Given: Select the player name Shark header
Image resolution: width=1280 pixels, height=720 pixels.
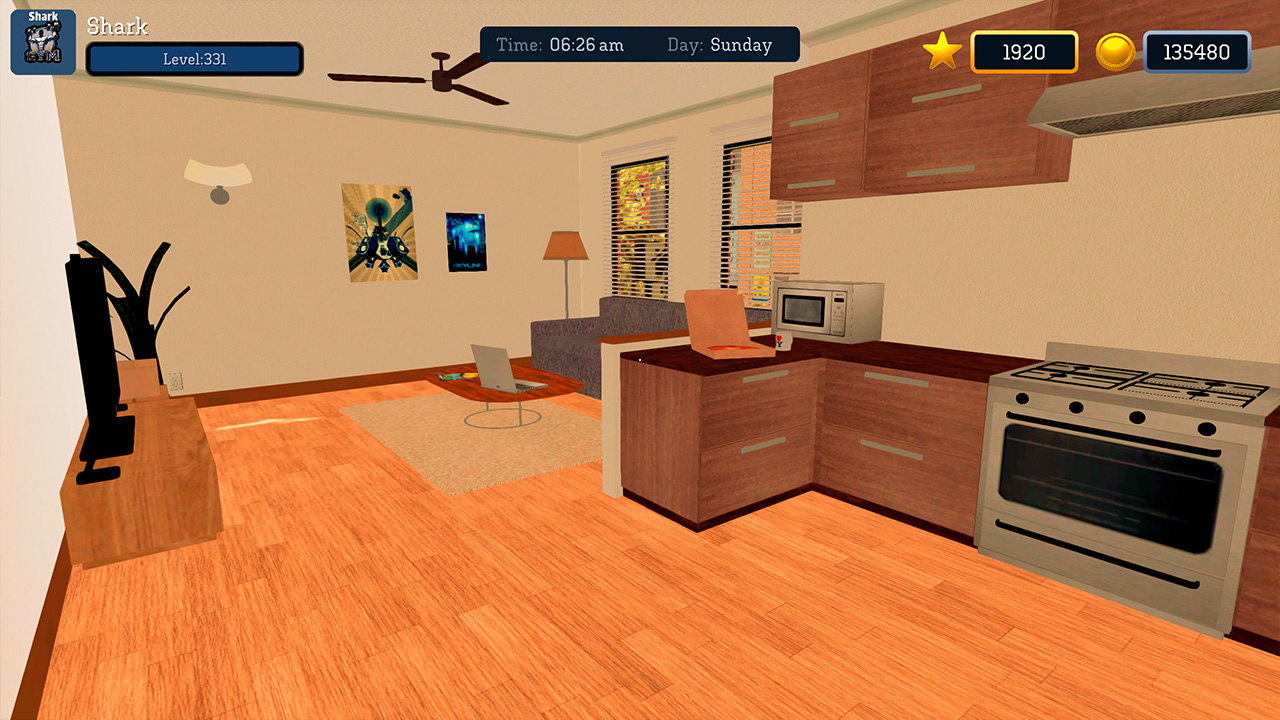Looking at the screenshot, I should pos(119,26).
